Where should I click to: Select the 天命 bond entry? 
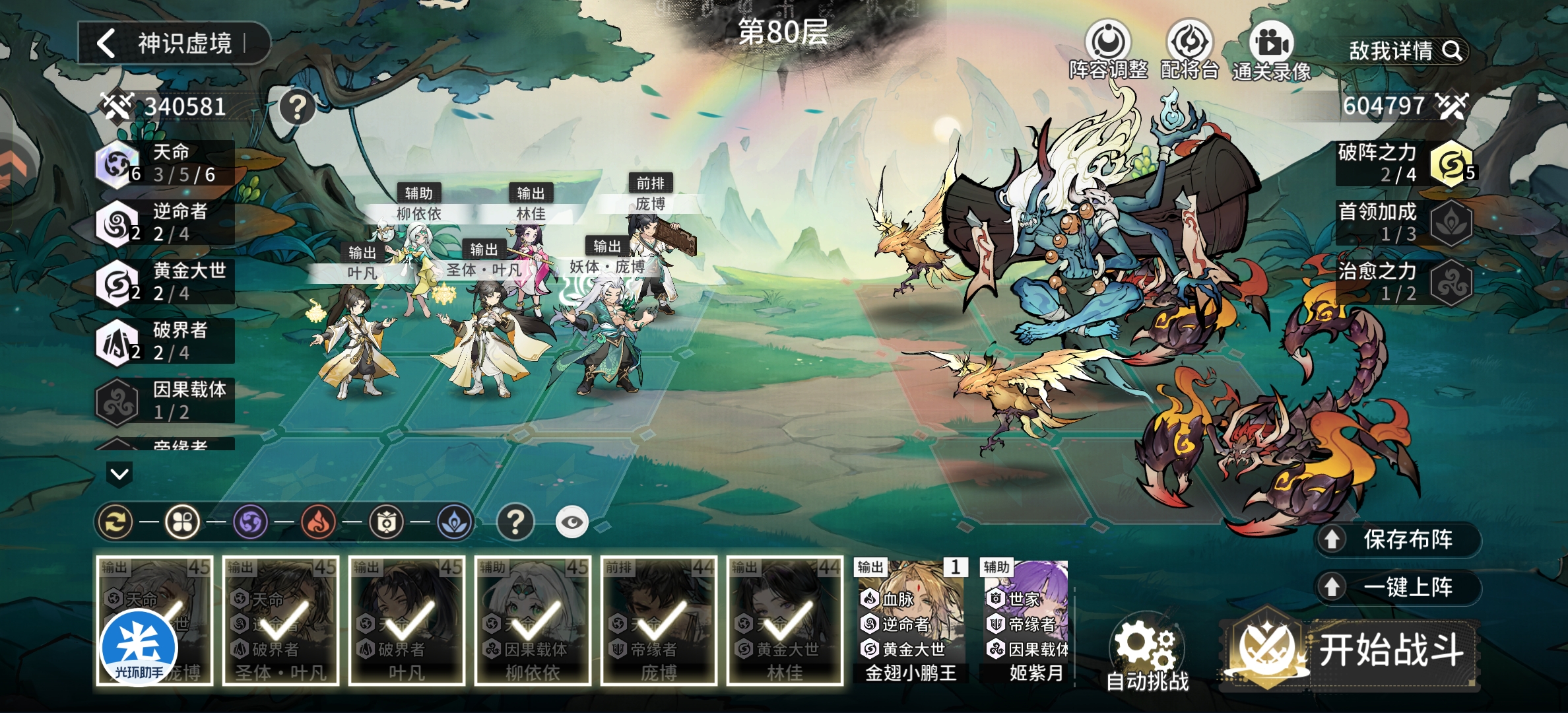pyautogui.click(x=165, y=163)
